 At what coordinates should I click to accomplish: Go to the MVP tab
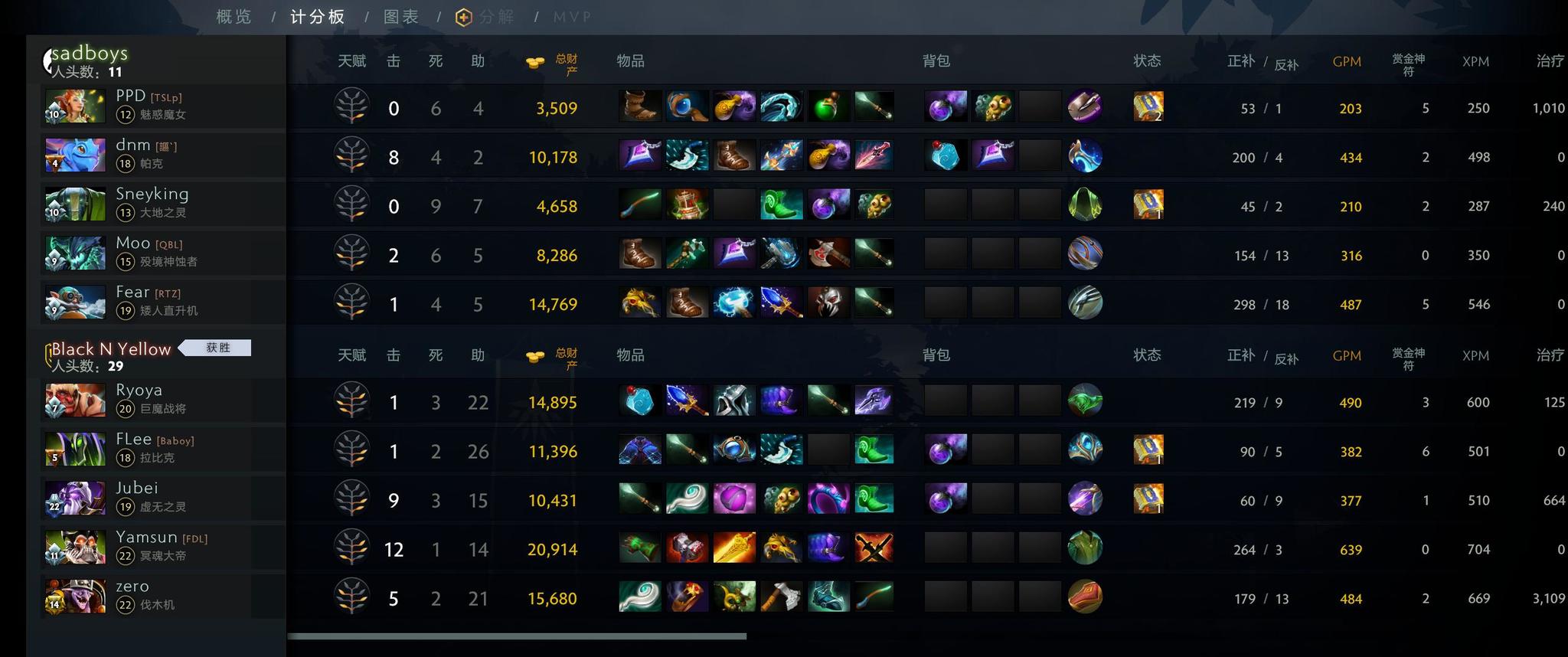tap(572, 15)
